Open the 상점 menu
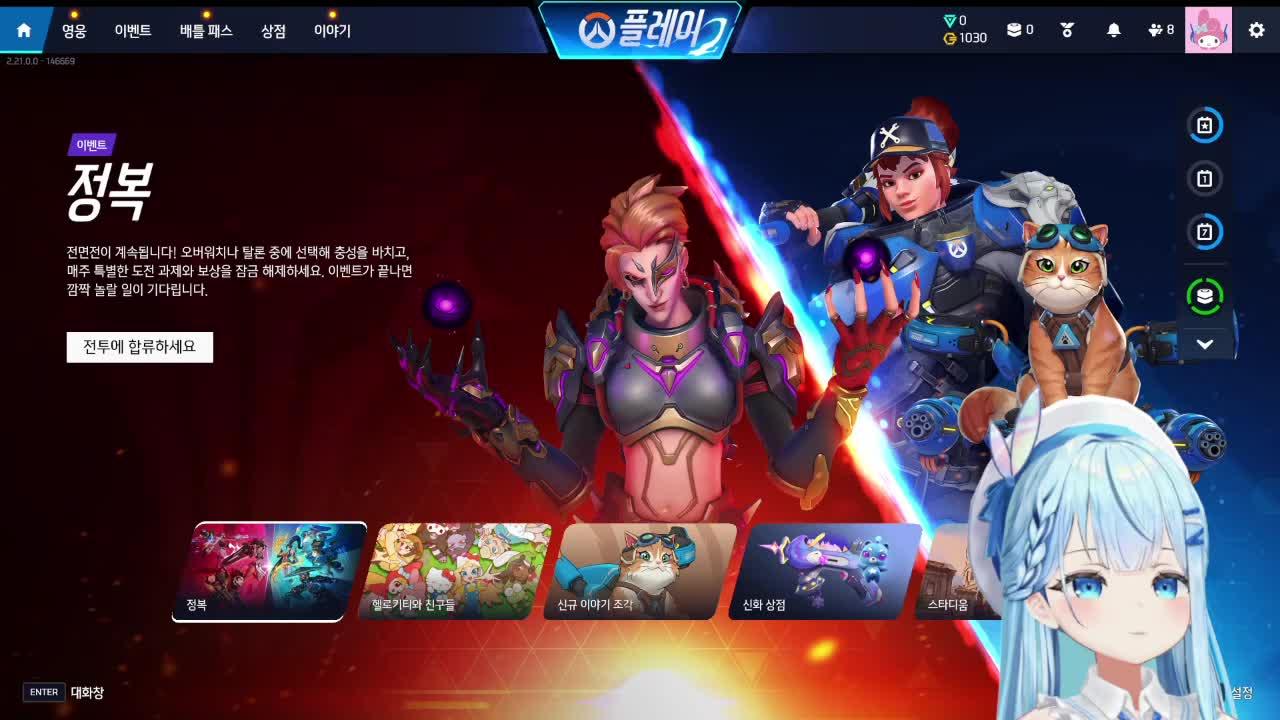This screenshot has height=720, width=1280. (x=274, y=30)
